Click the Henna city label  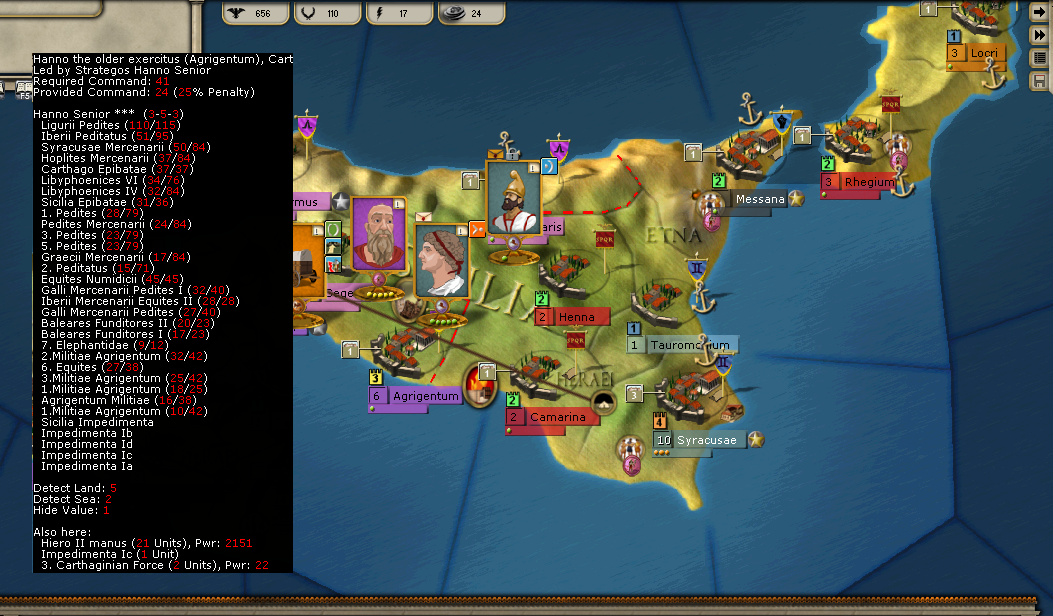point(577,317)
